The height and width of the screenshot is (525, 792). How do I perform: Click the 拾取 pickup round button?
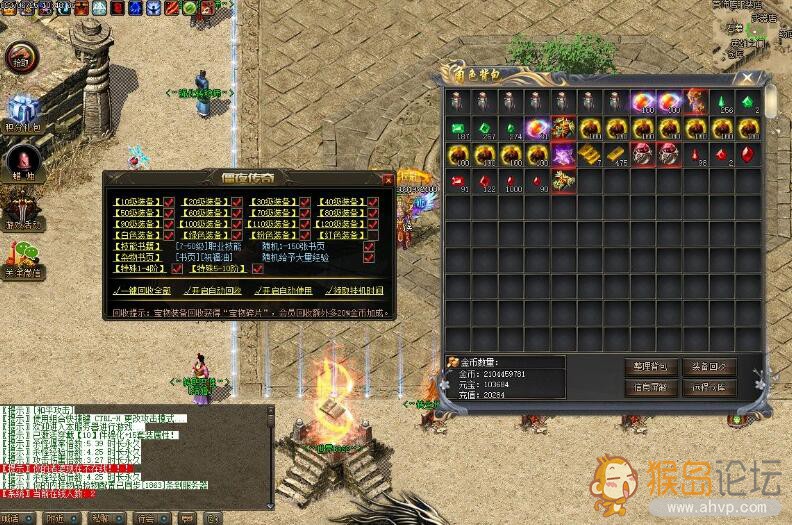point(20,58)
